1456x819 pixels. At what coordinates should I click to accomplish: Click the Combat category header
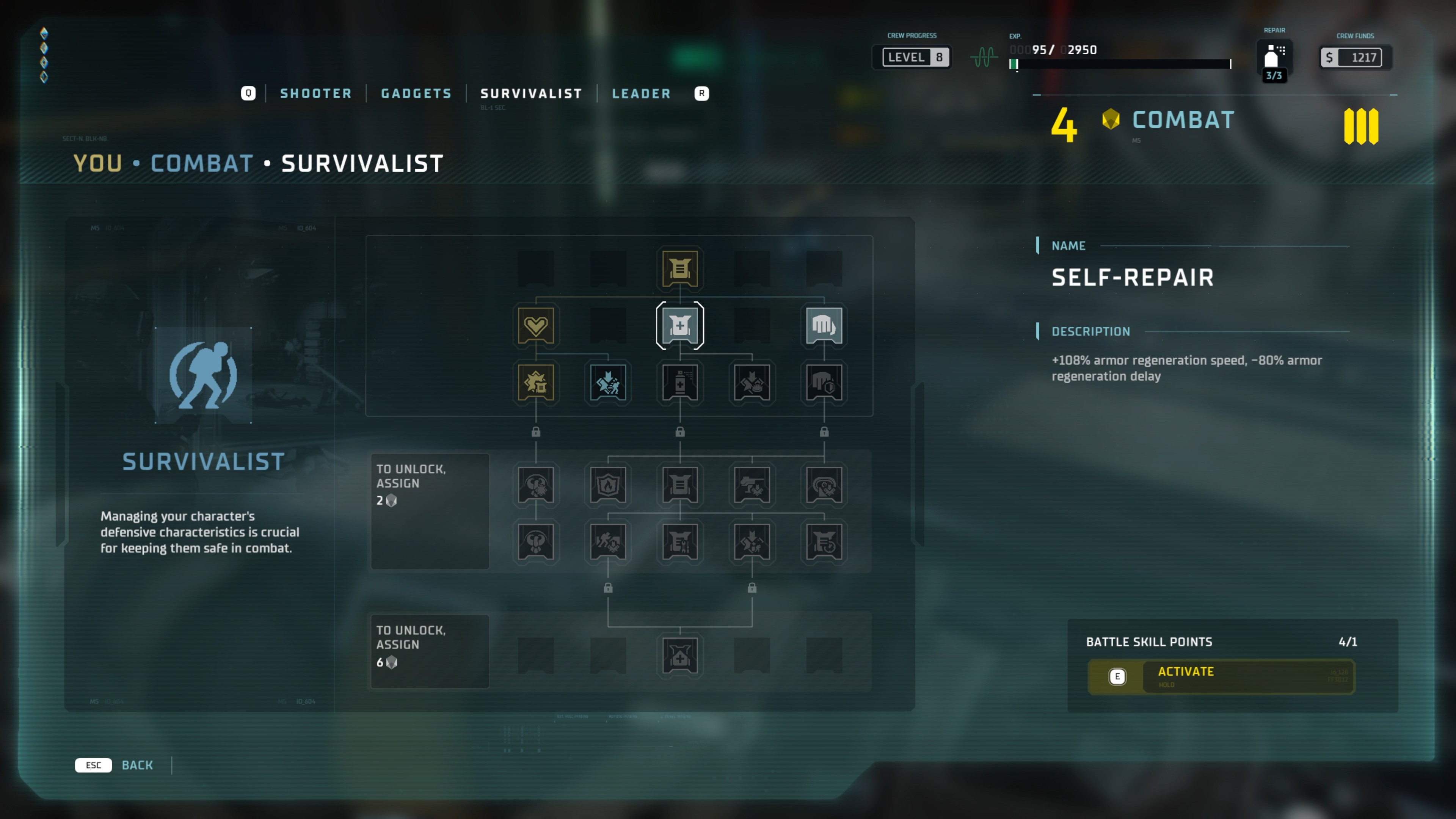[x=1183, y=120]
